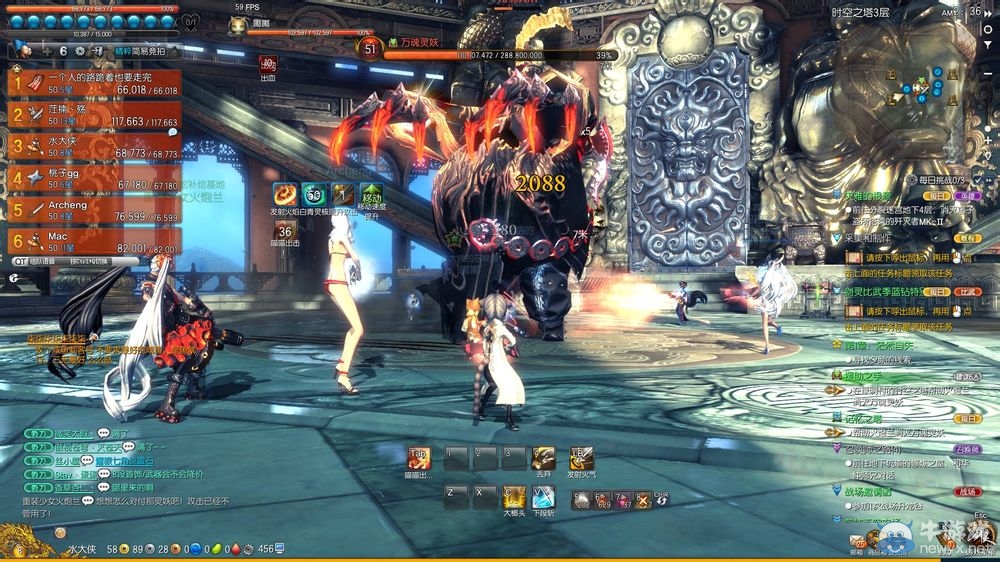The image size is (1000, 562).
Task: Activate the 下段斩 skill icon
Action: tap(544, 496)
